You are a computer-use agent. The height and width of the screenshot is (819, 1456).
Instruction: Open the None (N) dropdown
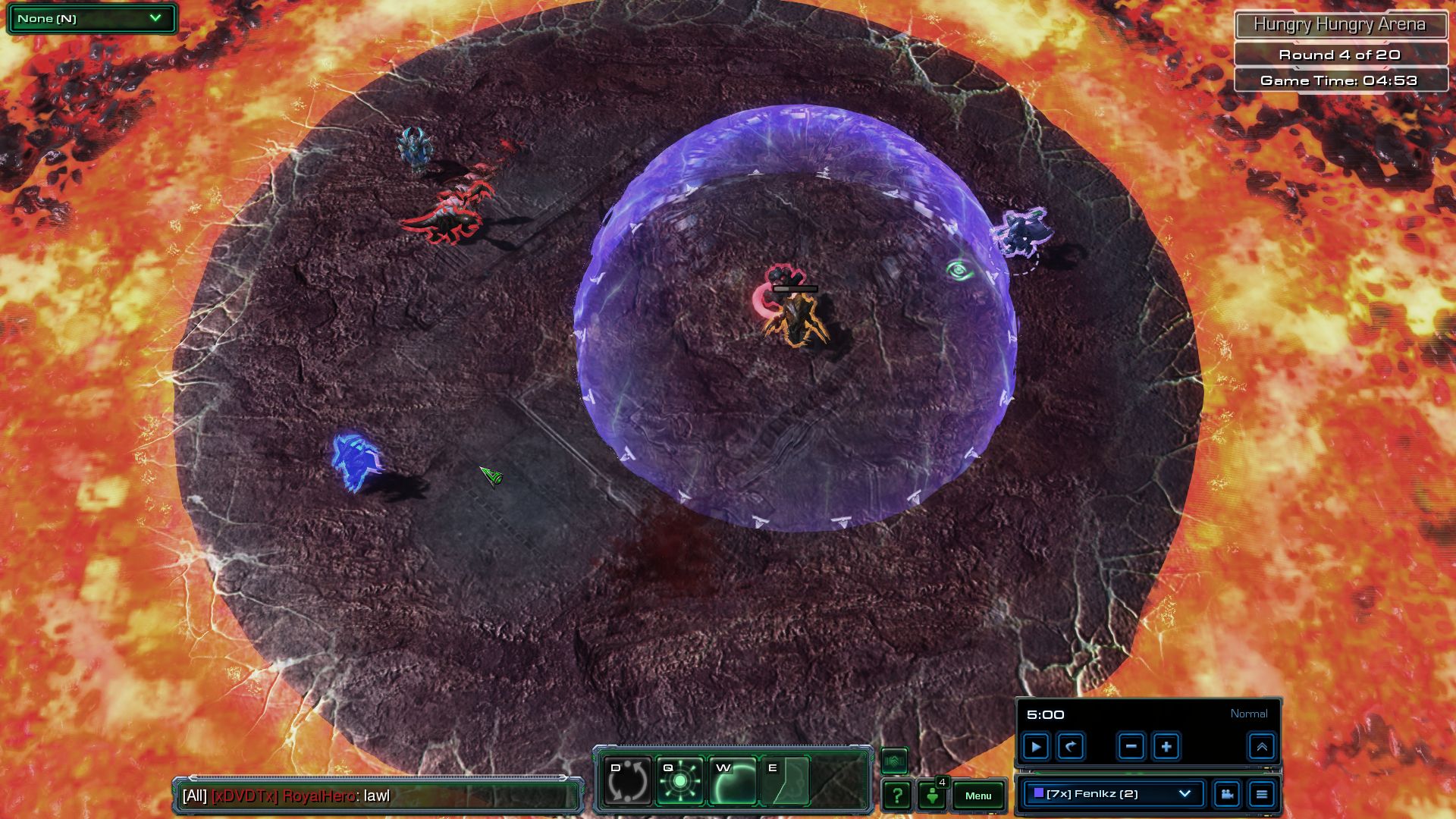[91, 18]
